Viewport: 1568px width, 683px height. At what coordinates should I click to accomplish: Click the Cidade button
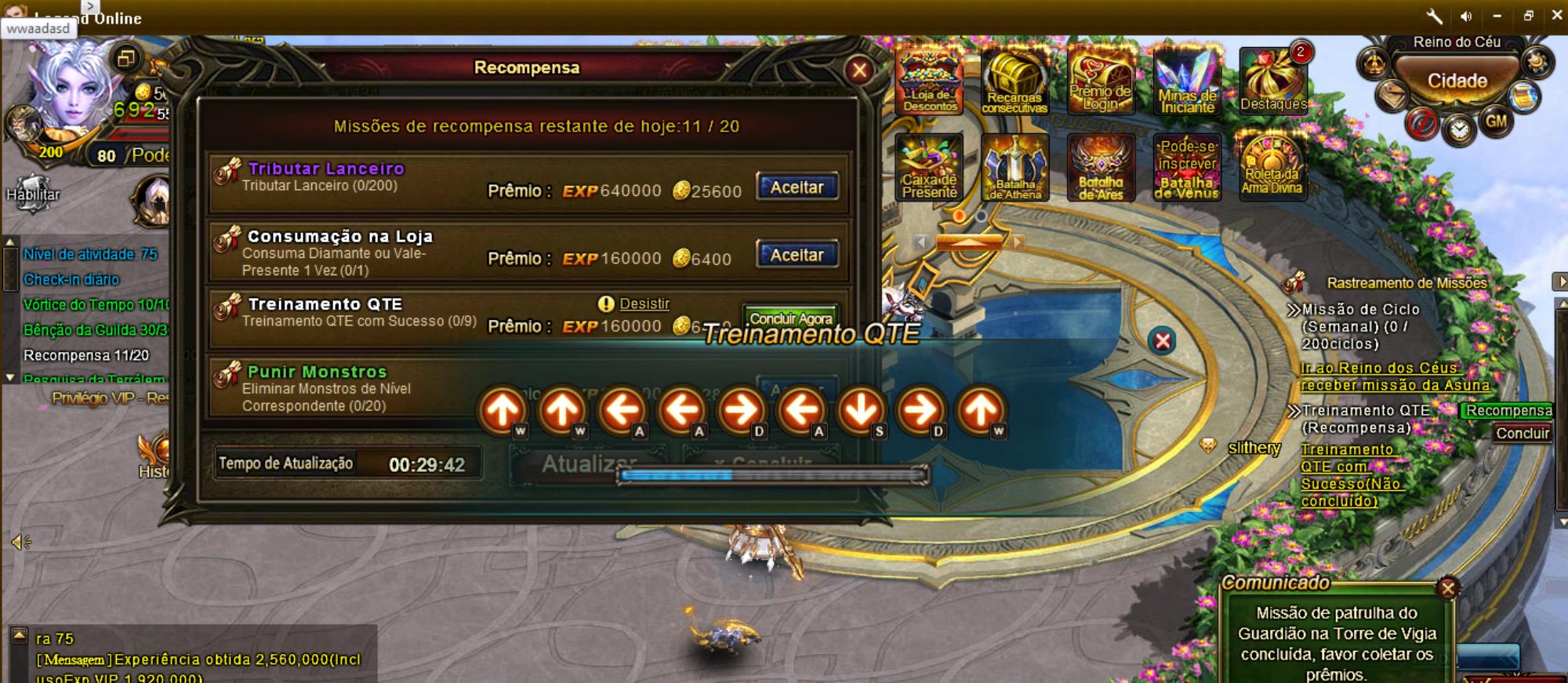click(1457, 81)
